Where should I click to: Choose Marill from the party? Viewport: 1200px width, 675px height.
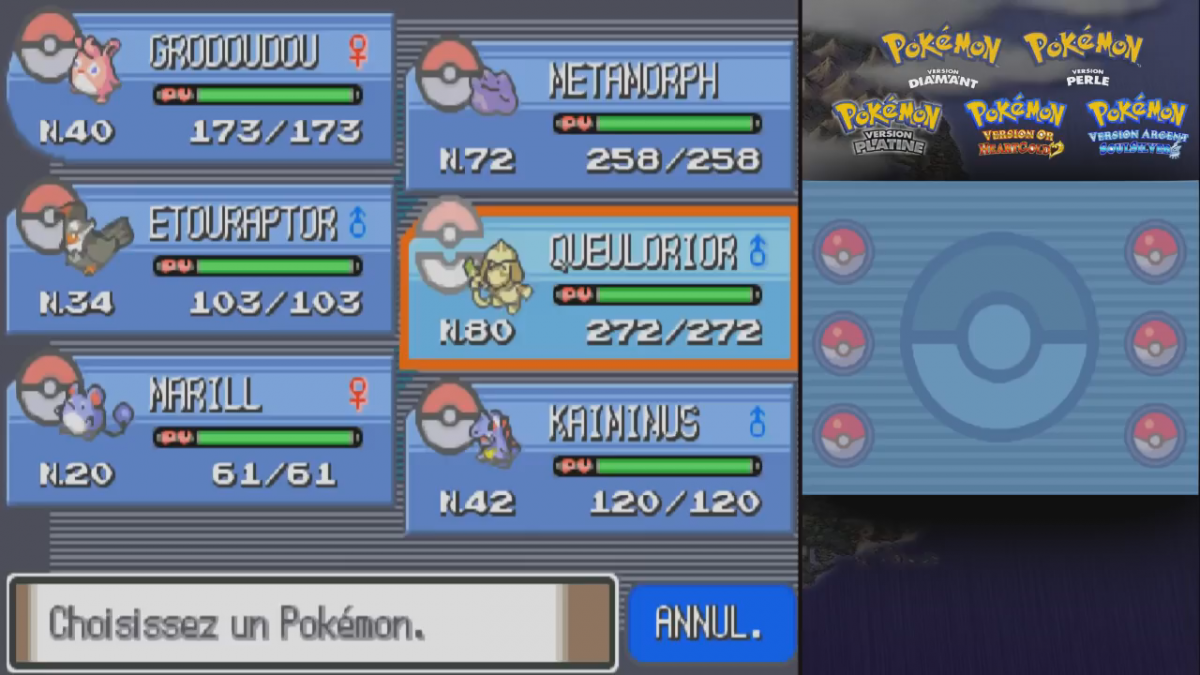(200, 432)
